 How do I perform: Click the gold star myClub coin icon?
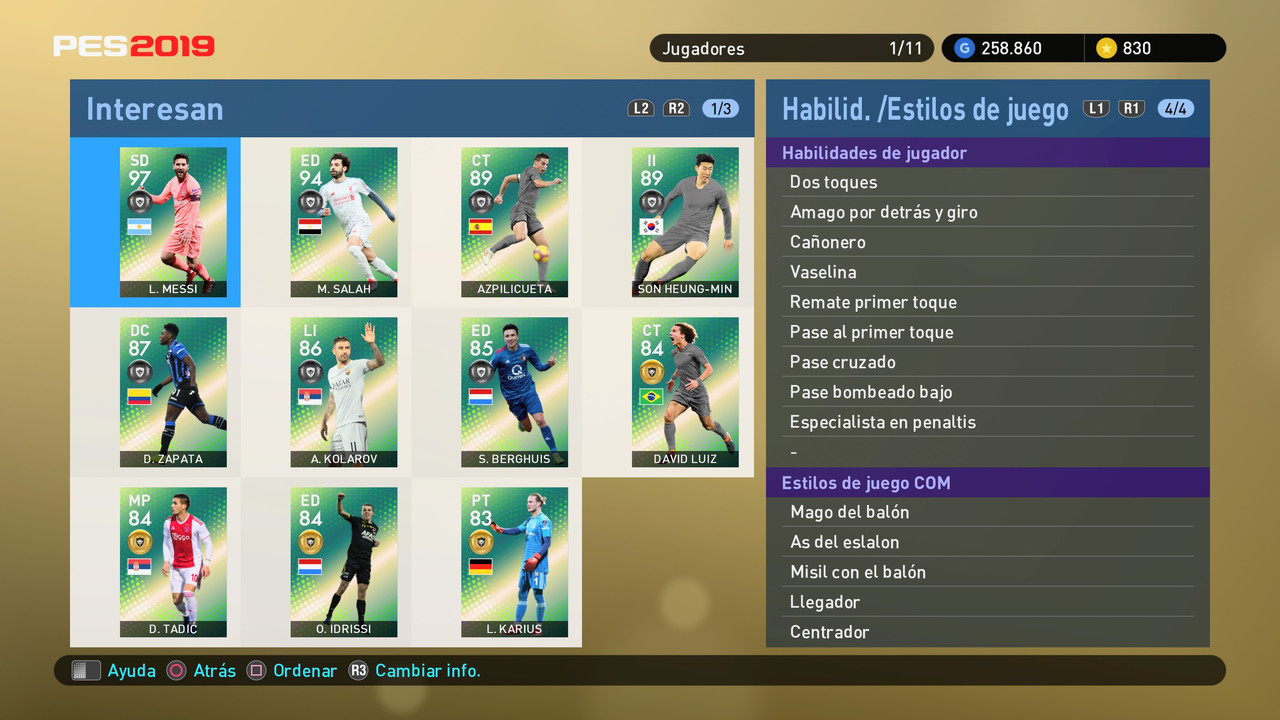click(x=1110, y=47)
